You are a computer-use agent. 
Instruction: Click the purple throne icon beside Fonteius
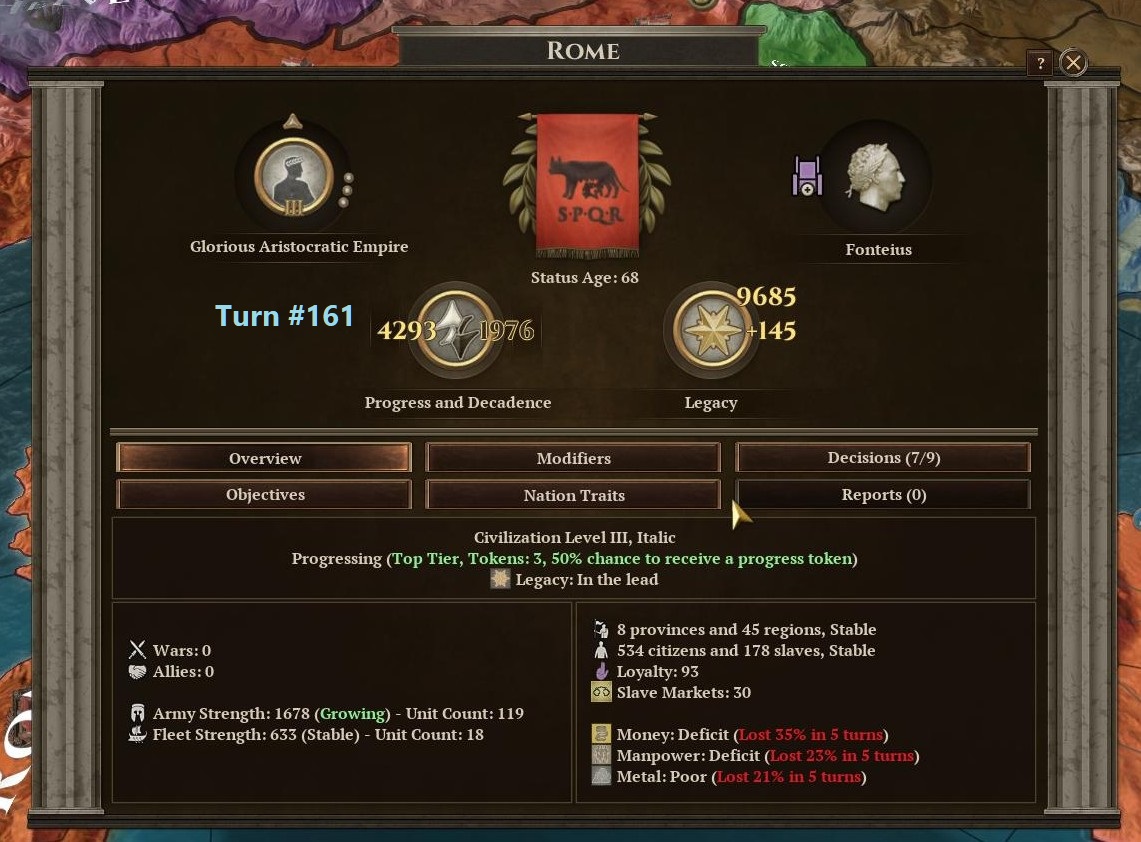tap(806, 177)
